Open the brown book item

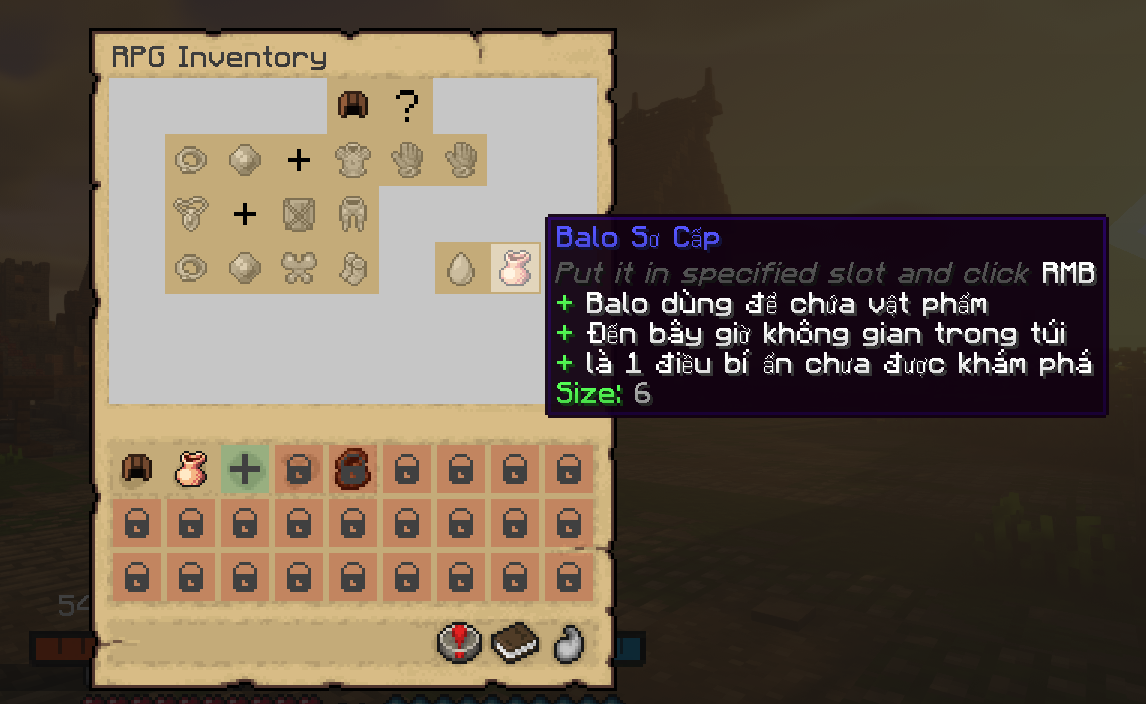point(515,643)
